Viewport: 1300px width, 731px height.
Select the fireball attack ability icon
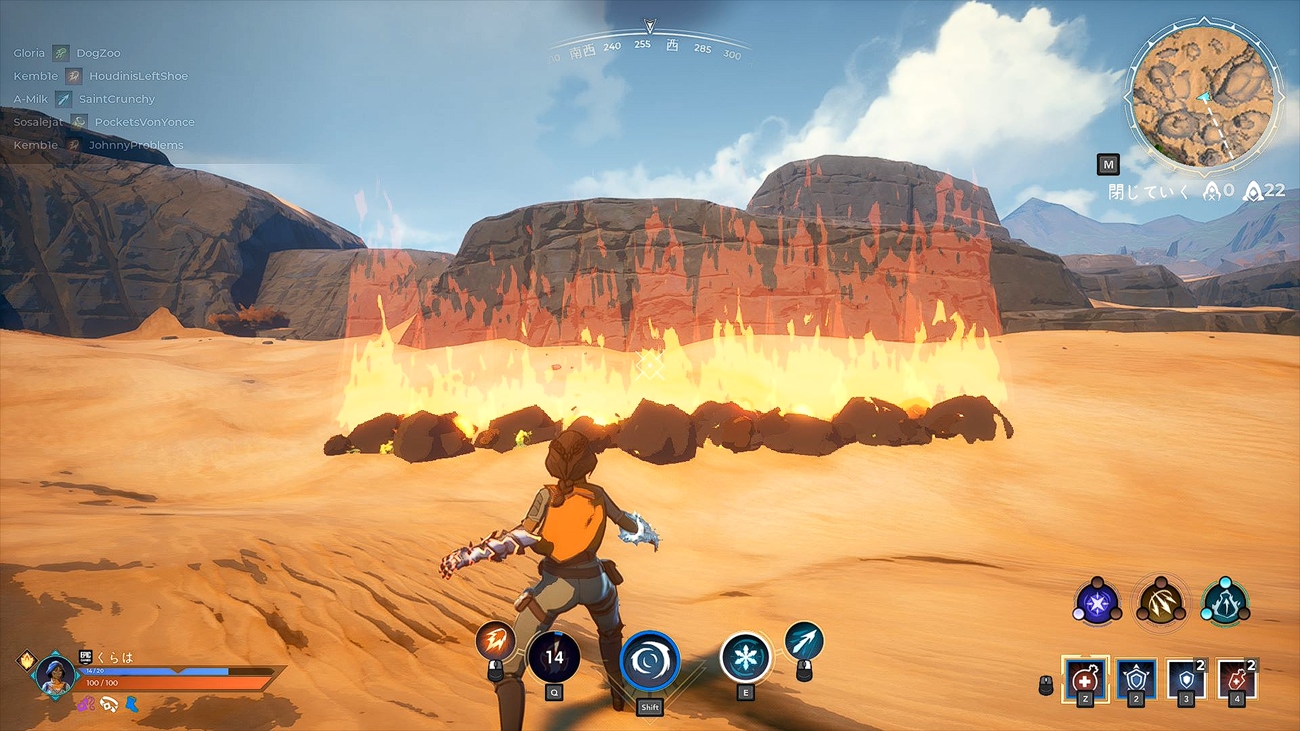pyautogui.click(x=497, y=640)
